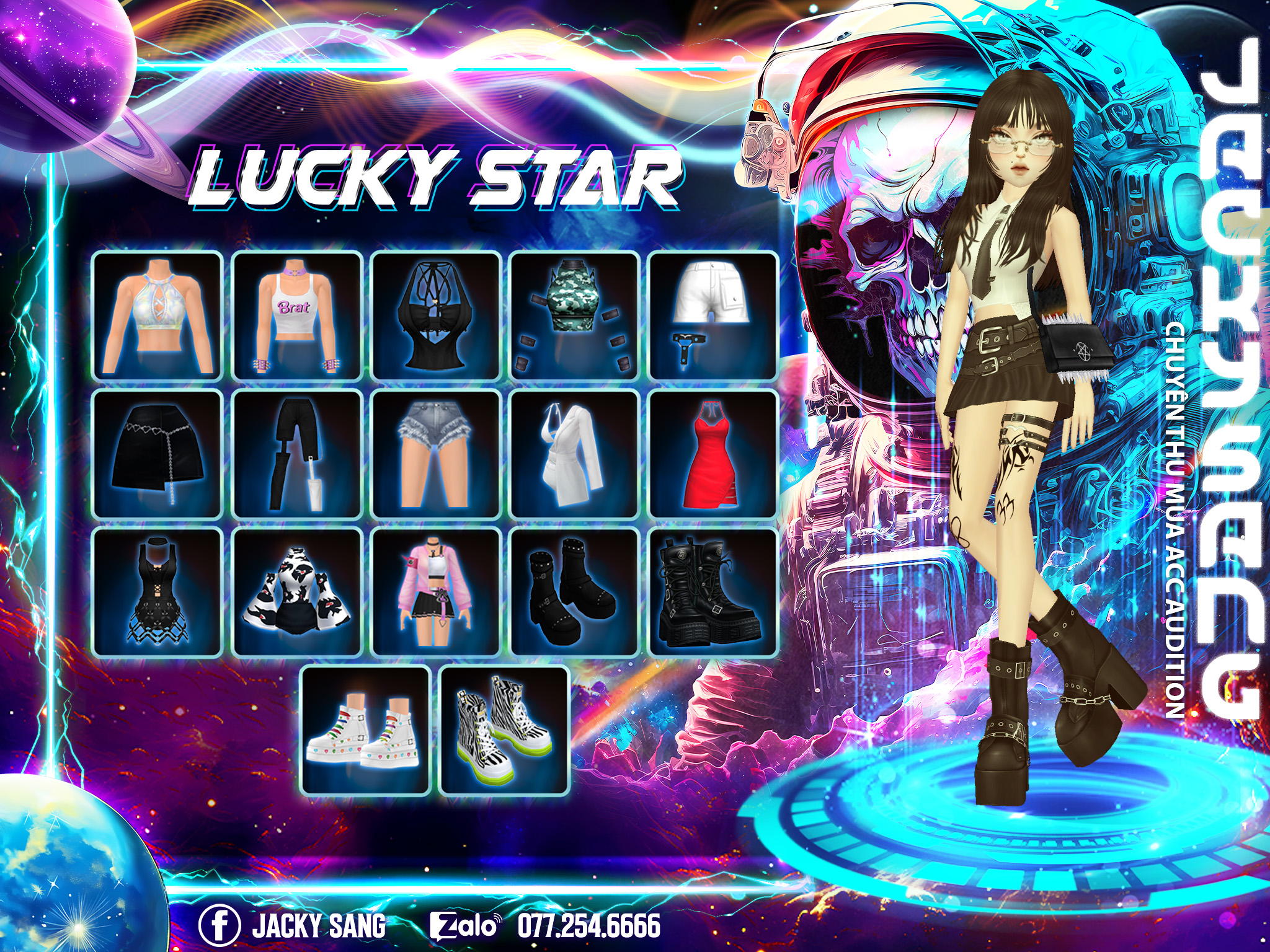Select the white blazer item
This screenshot has height=952, width=1270.
[x=575, y=454]
